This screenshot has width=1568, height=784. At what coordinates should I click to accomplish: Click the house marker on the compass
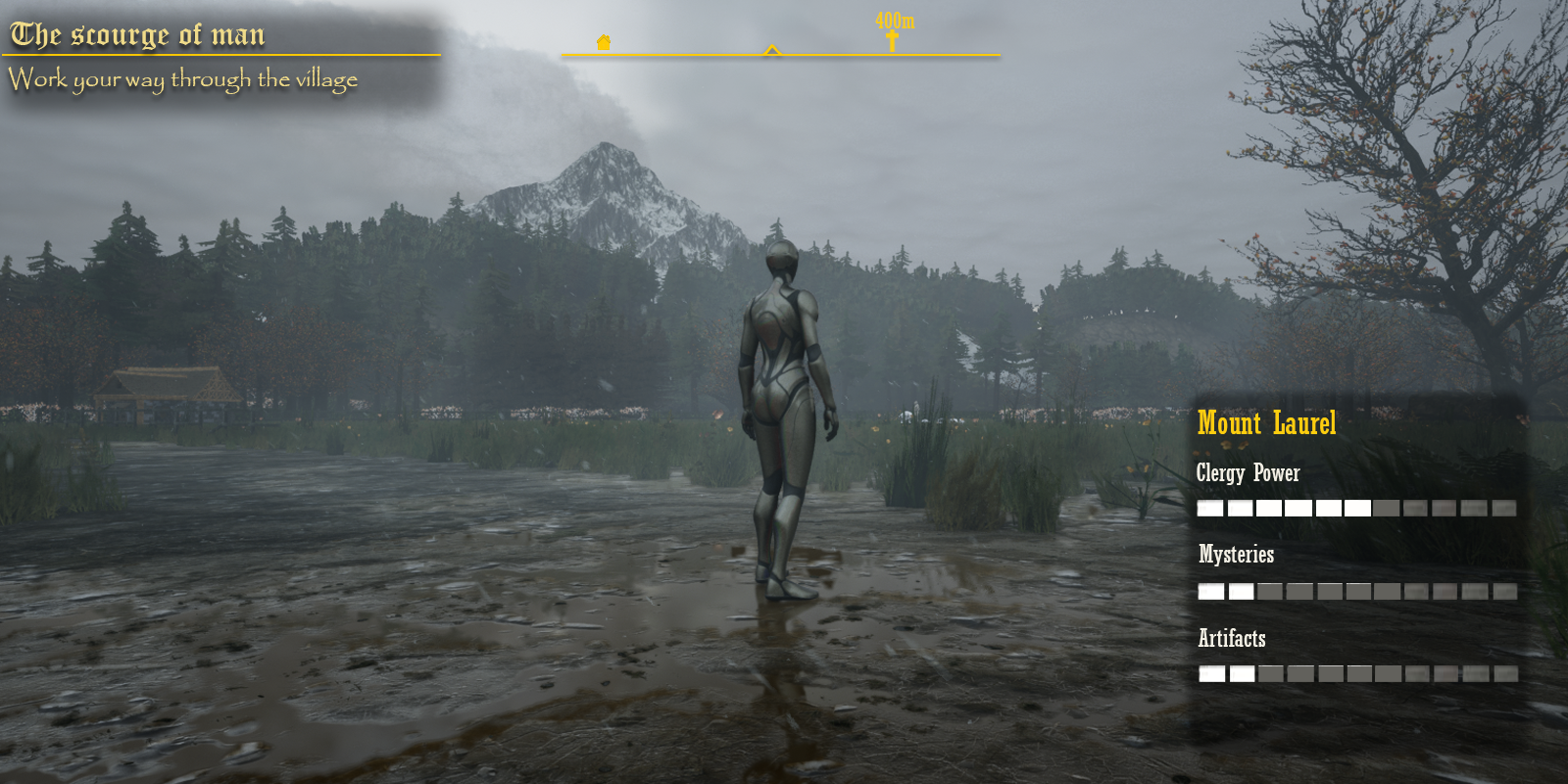click(604, 42)
